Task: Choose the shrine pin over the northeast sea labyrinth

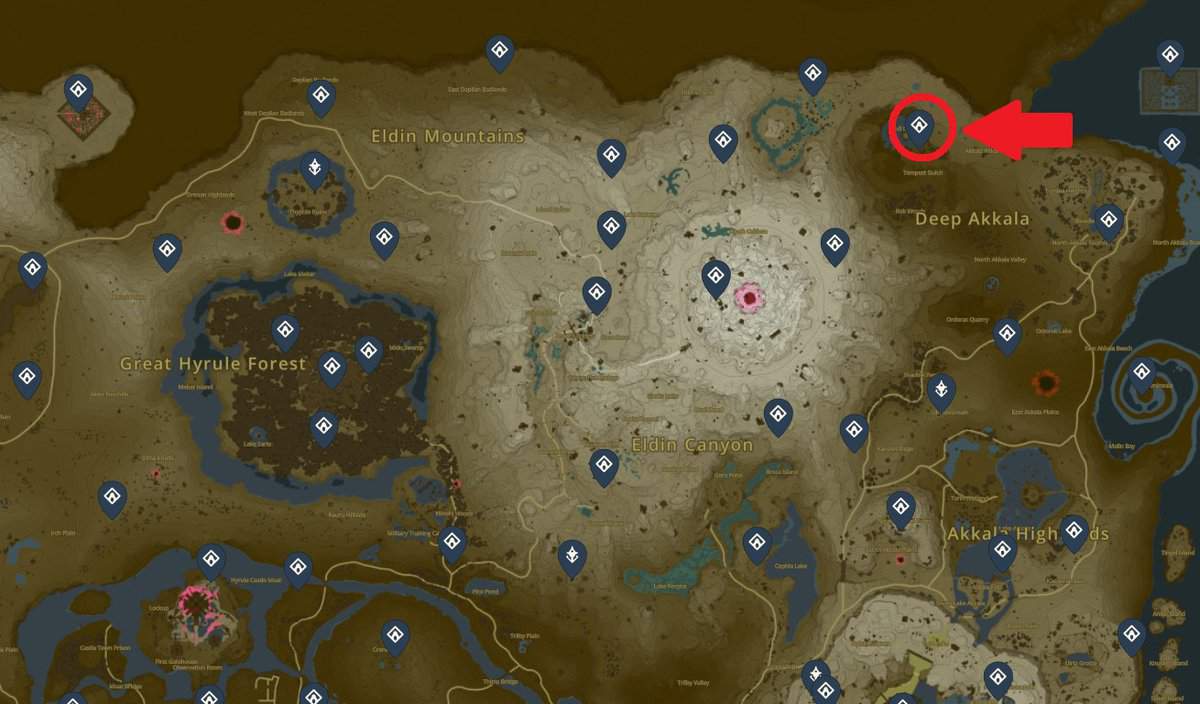Action: click(x=1170, y=56)
